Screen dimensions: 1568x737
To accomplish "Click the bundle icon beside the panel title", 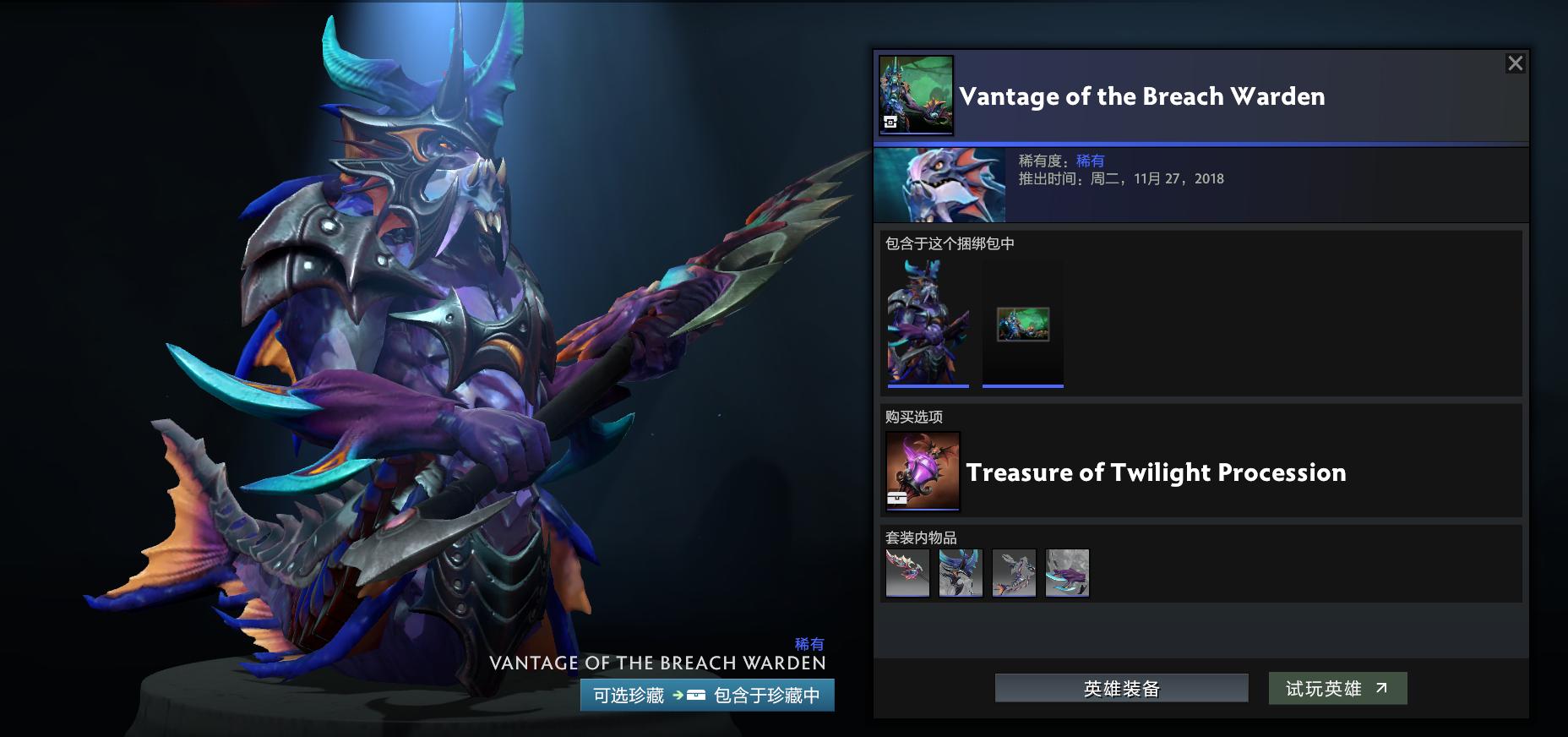I will coord(917,95).
